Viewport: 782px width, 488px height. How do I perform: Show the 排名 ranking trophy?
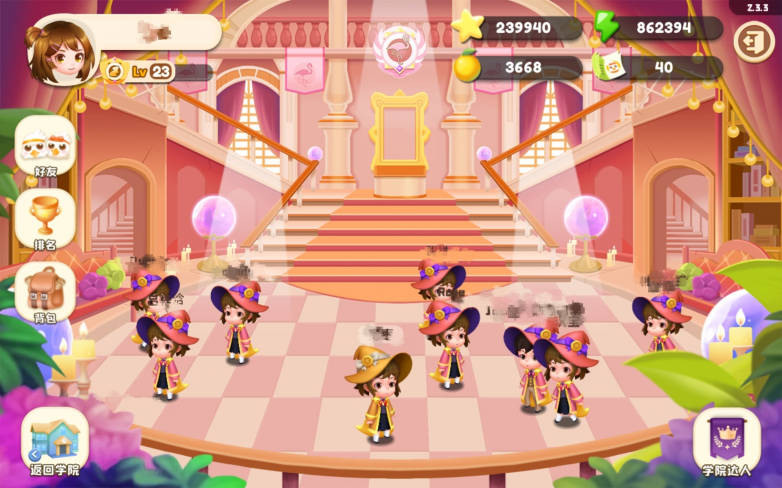pyautogui.click(x=45, y=219)
